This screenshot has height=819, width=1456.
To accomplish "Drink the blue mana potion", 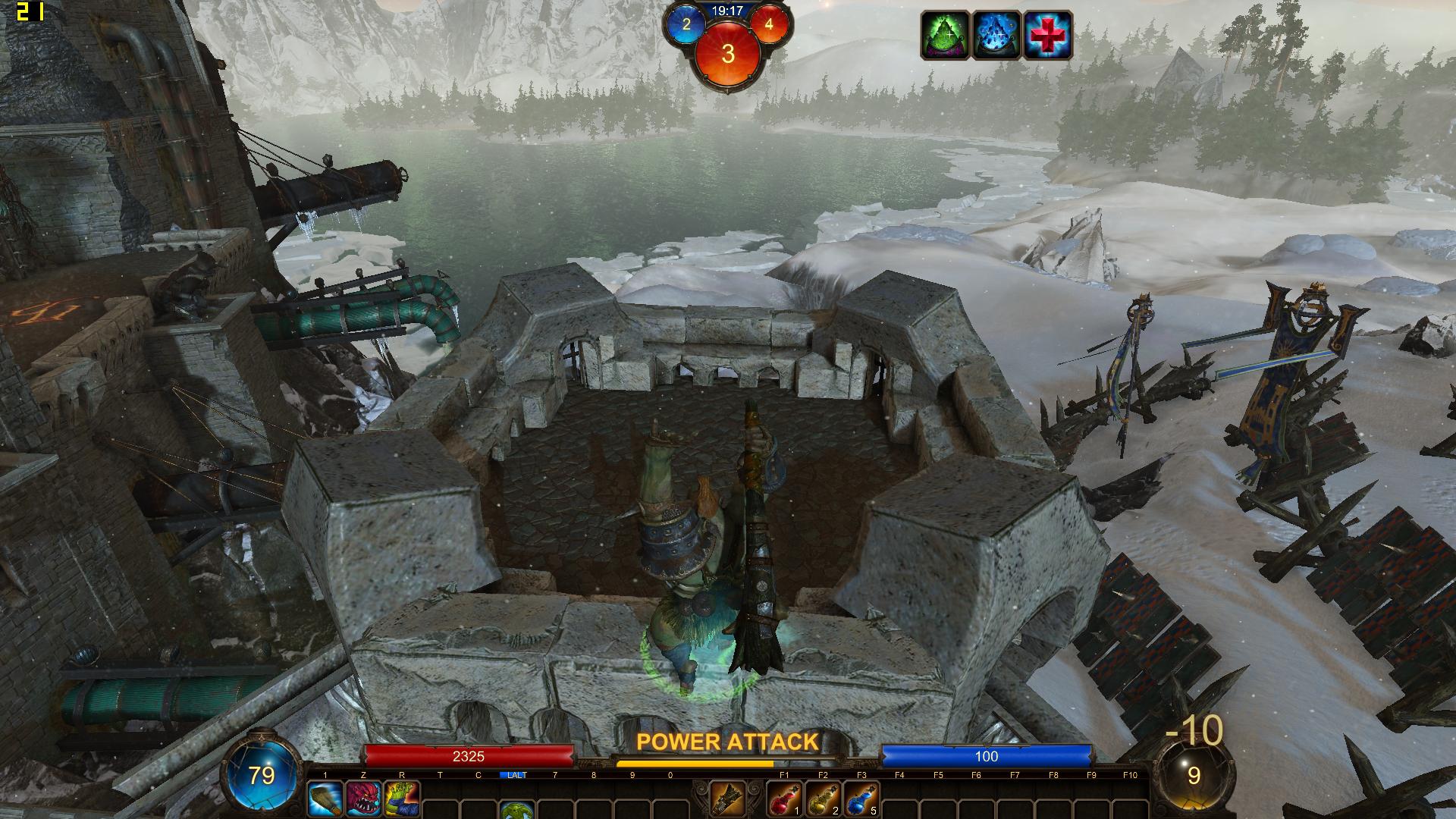I will [x=861, y=799].
